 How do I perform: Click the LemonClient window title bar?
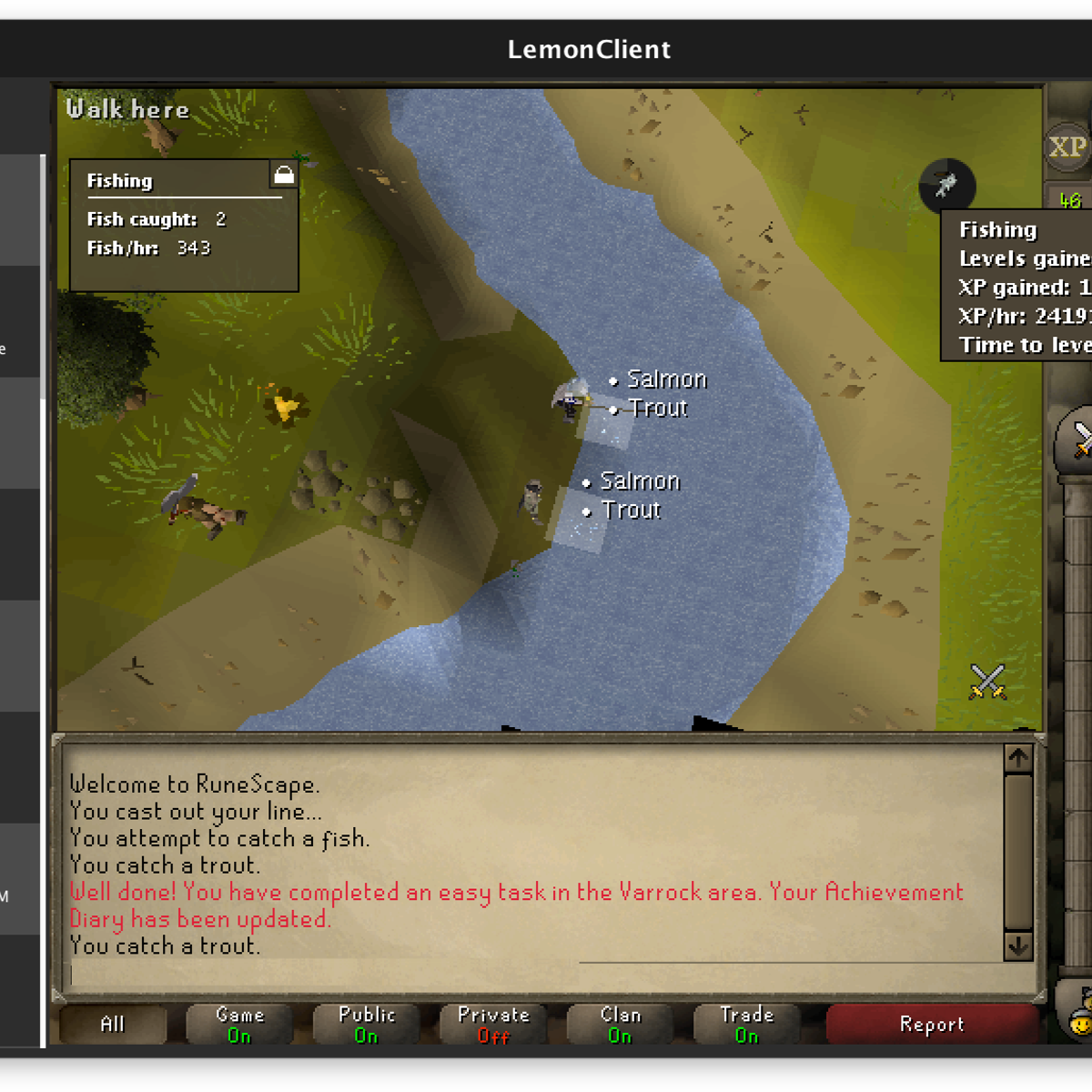(589, 49)
